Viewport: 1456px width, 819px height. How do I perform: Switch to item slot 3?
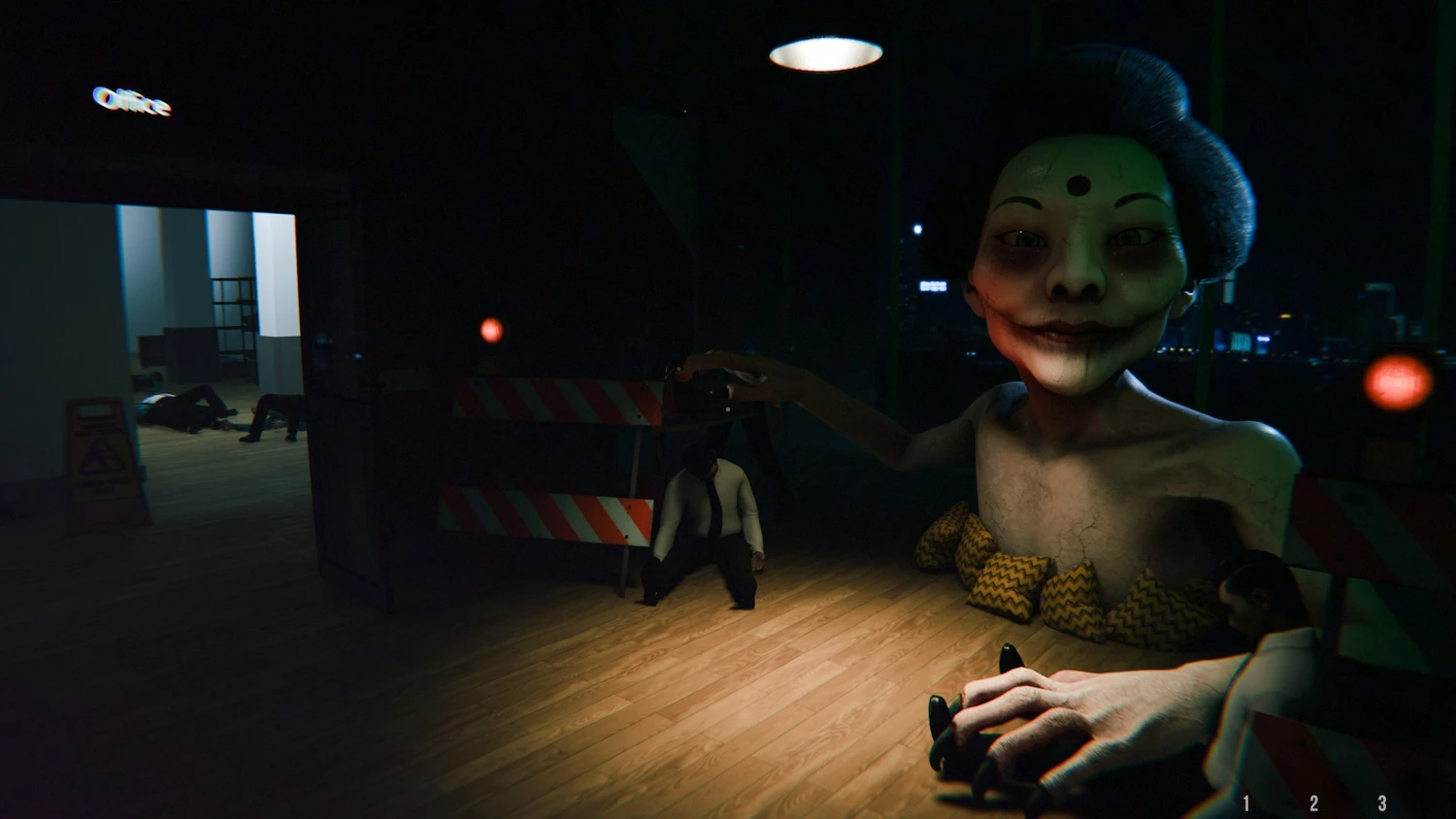(1382, 803)
